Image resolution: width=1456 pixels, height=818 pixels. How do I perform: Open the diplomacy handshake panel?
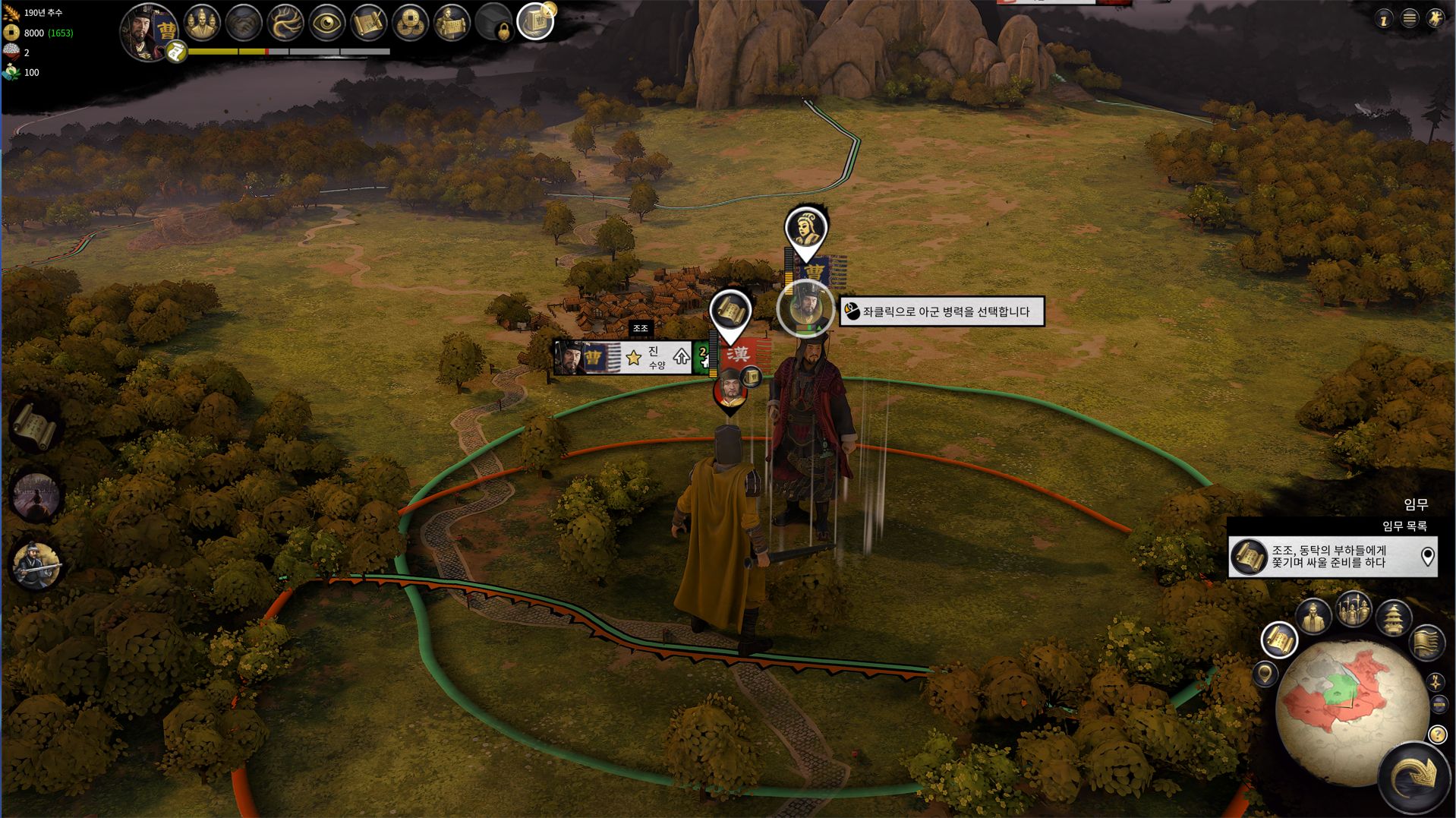(x=244, y=24)
